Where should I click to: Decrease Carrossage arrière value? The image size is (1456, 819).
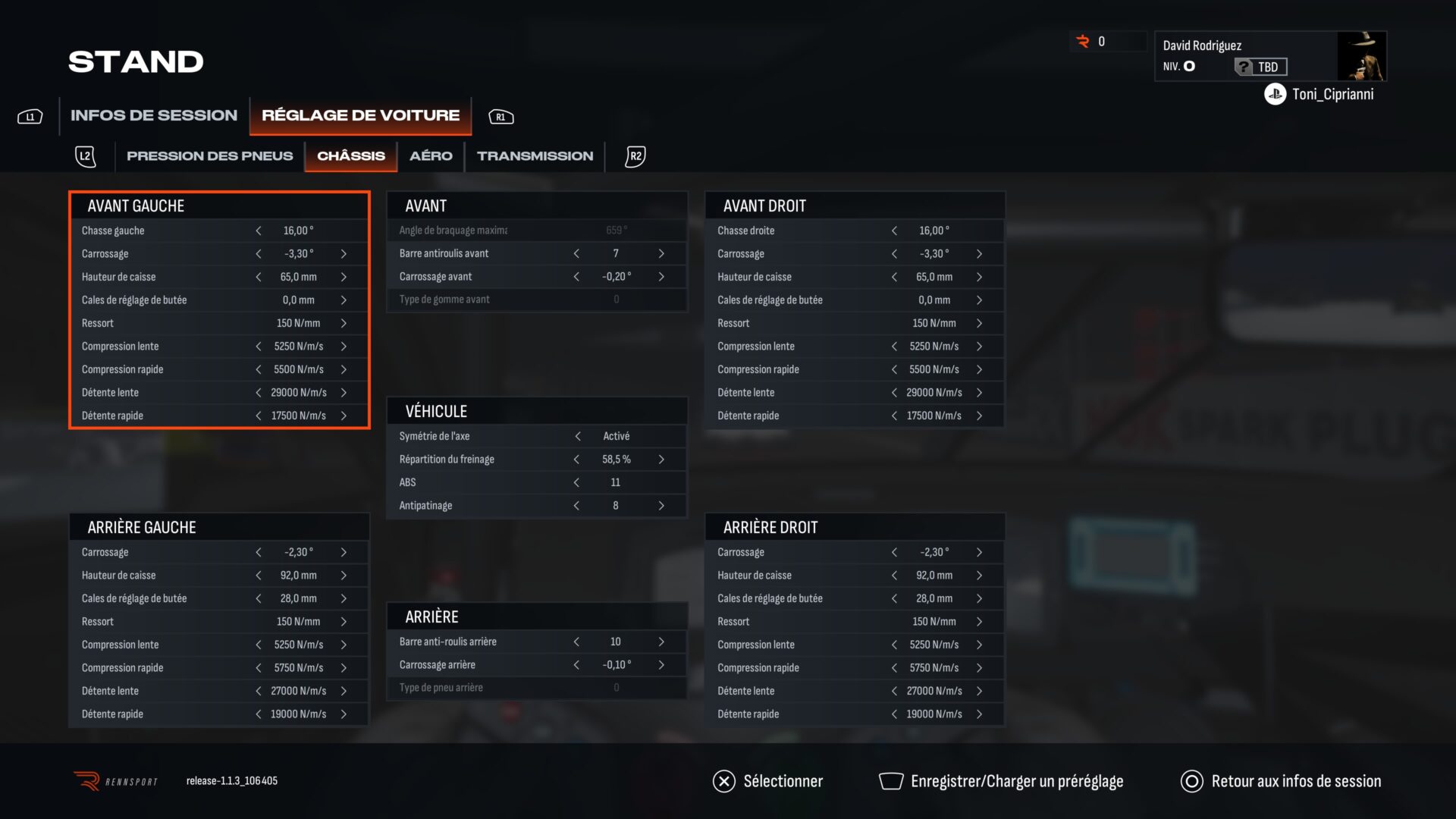[576, 665]
